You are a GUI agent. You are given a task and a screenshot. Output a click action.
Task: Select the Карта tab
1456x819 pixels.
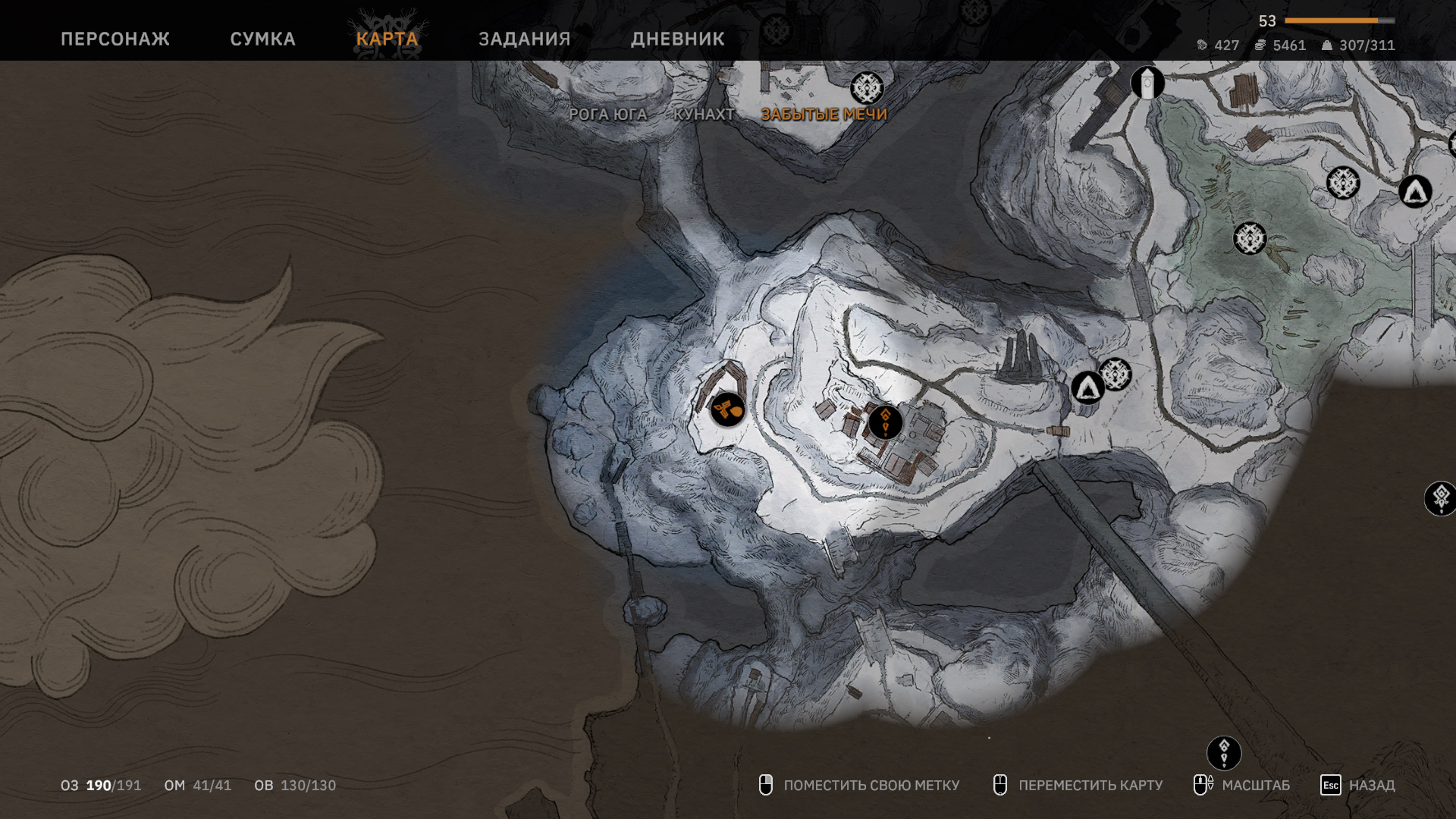coord(387,39)
